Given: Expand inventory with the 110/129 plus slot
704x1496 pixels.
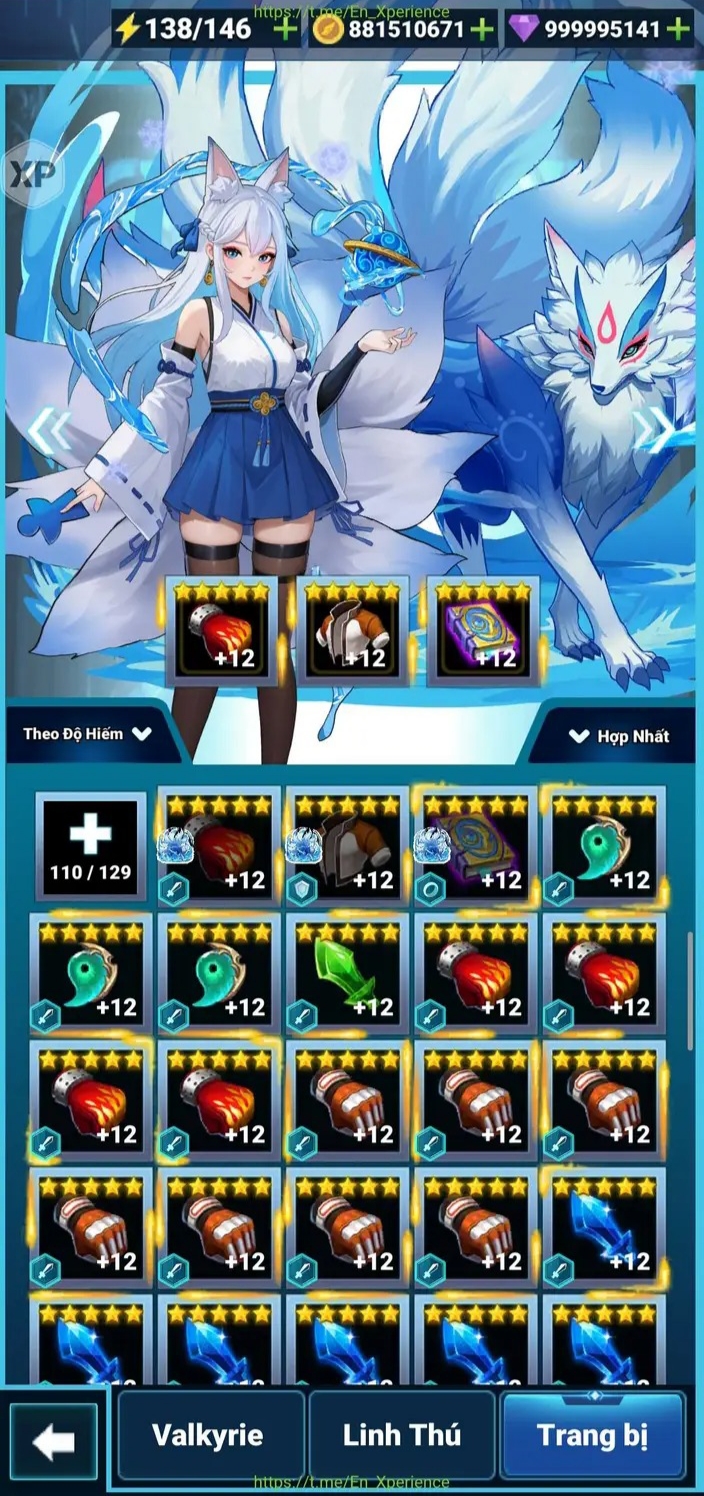Looking at the screenshot, I should coord(90,846).
